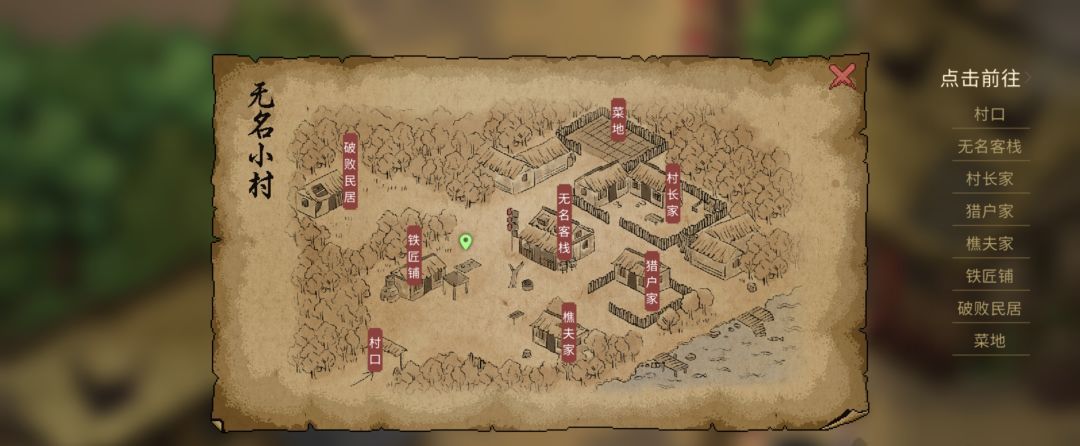Choose 村口 in the destination list
The height and width of the screenshot is (446, 1080).
(989, 114)
